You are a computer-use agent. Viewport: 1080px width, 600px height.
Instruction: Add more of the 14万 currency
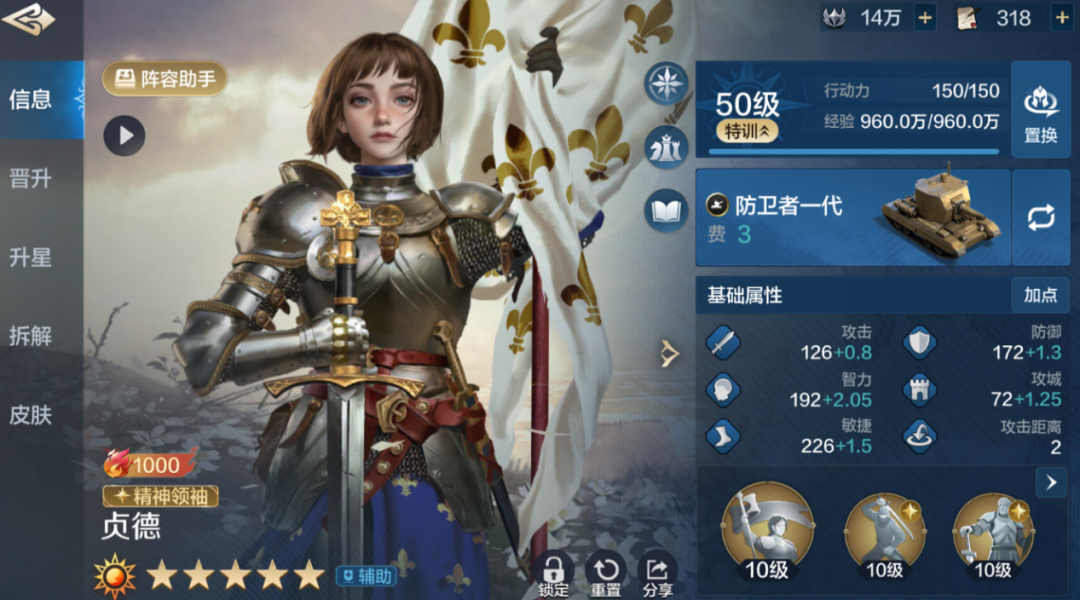click(925, 17)
